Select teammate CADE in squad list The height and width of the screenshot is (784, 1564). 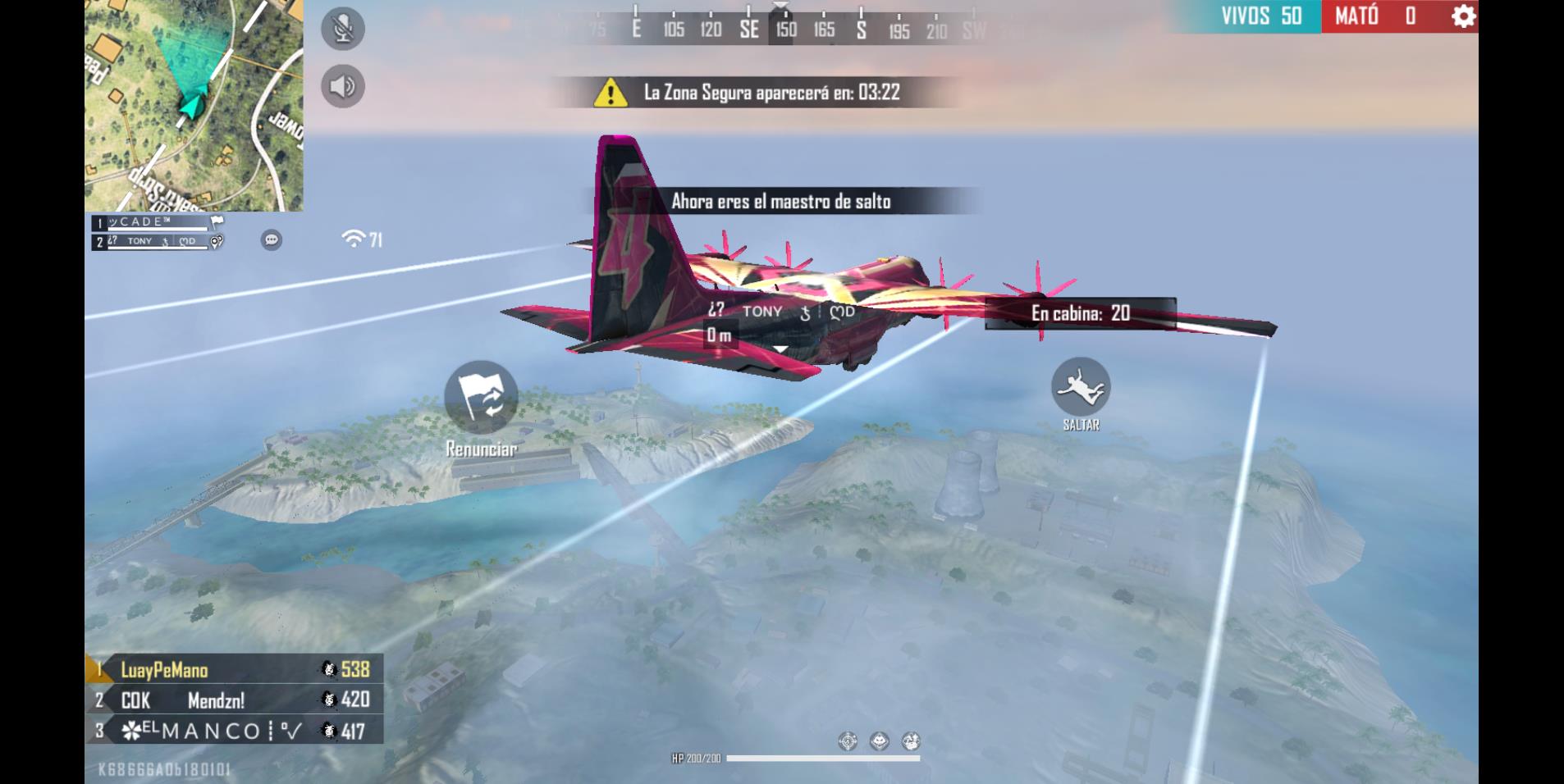click(156, 222)
